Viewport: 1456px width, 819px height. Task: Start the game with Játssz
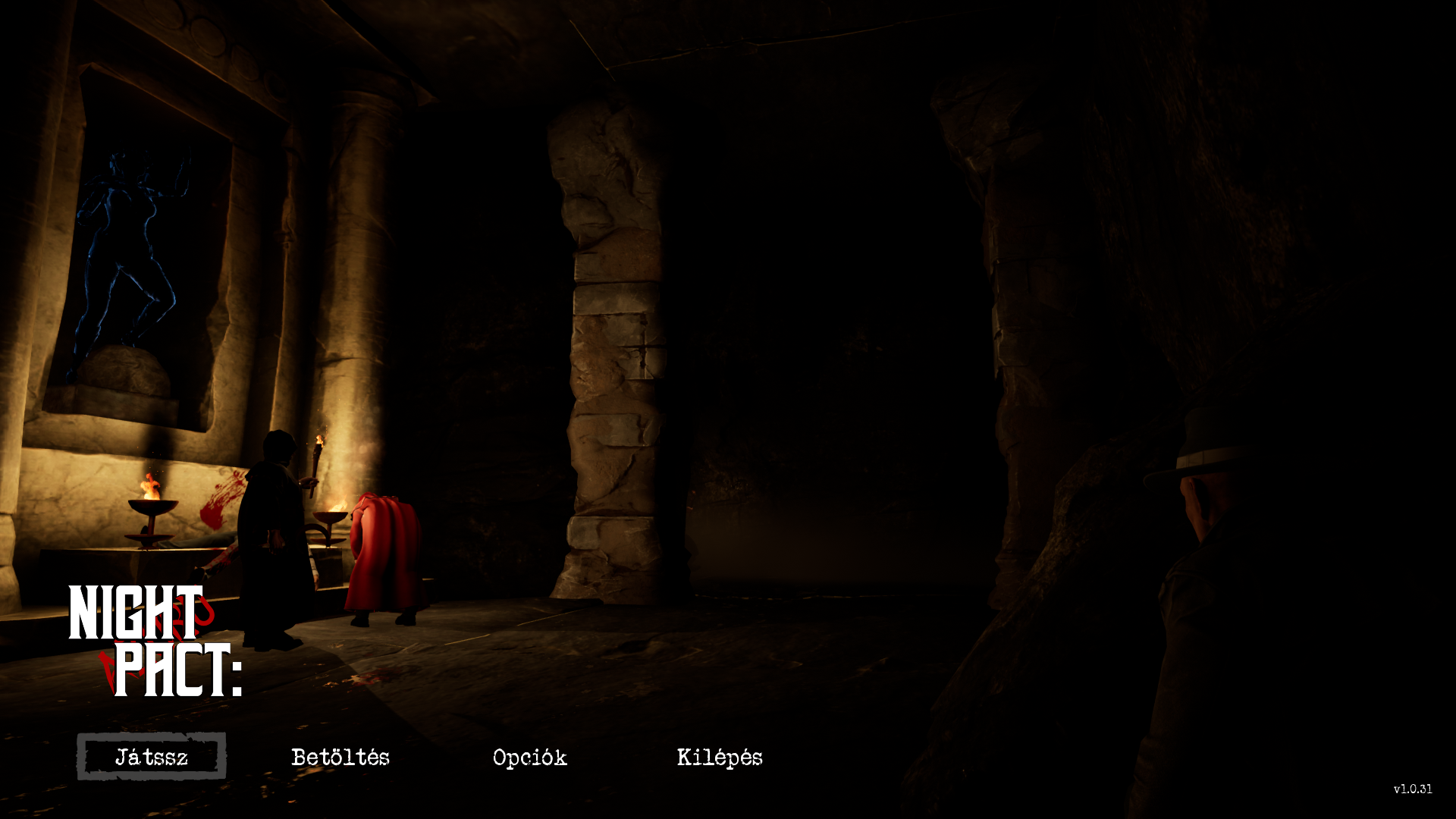point(152,757)
